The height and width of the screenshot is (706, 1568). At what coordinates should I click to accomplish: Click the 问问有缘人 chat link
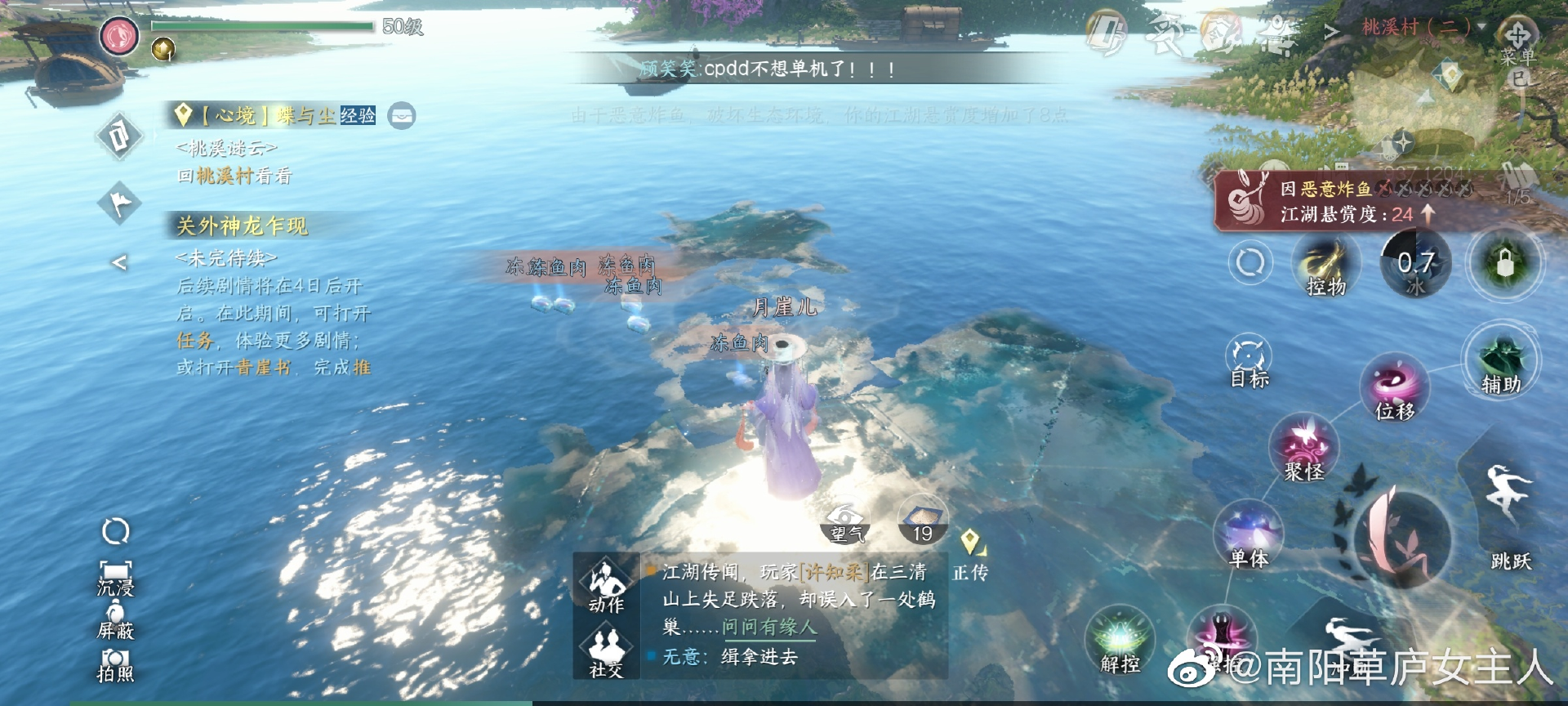(768, 628)
